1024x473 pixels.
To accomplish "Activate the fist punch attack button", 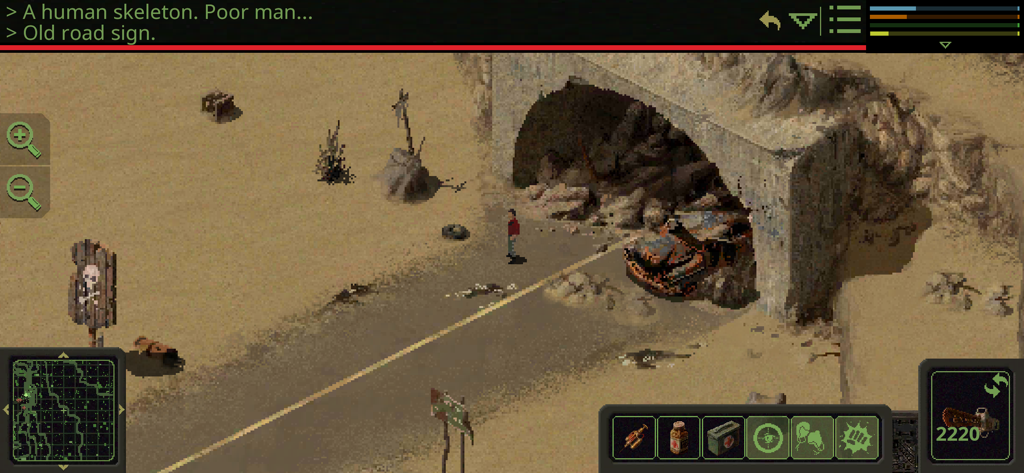I will click(x=856, y=438).
